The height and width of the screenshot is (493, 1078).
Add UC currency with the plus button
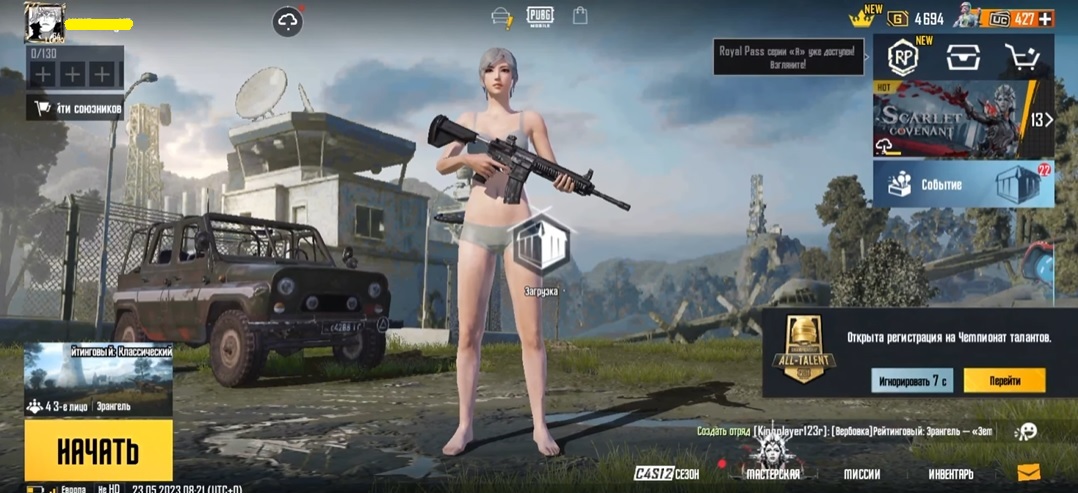(1045, 18)
